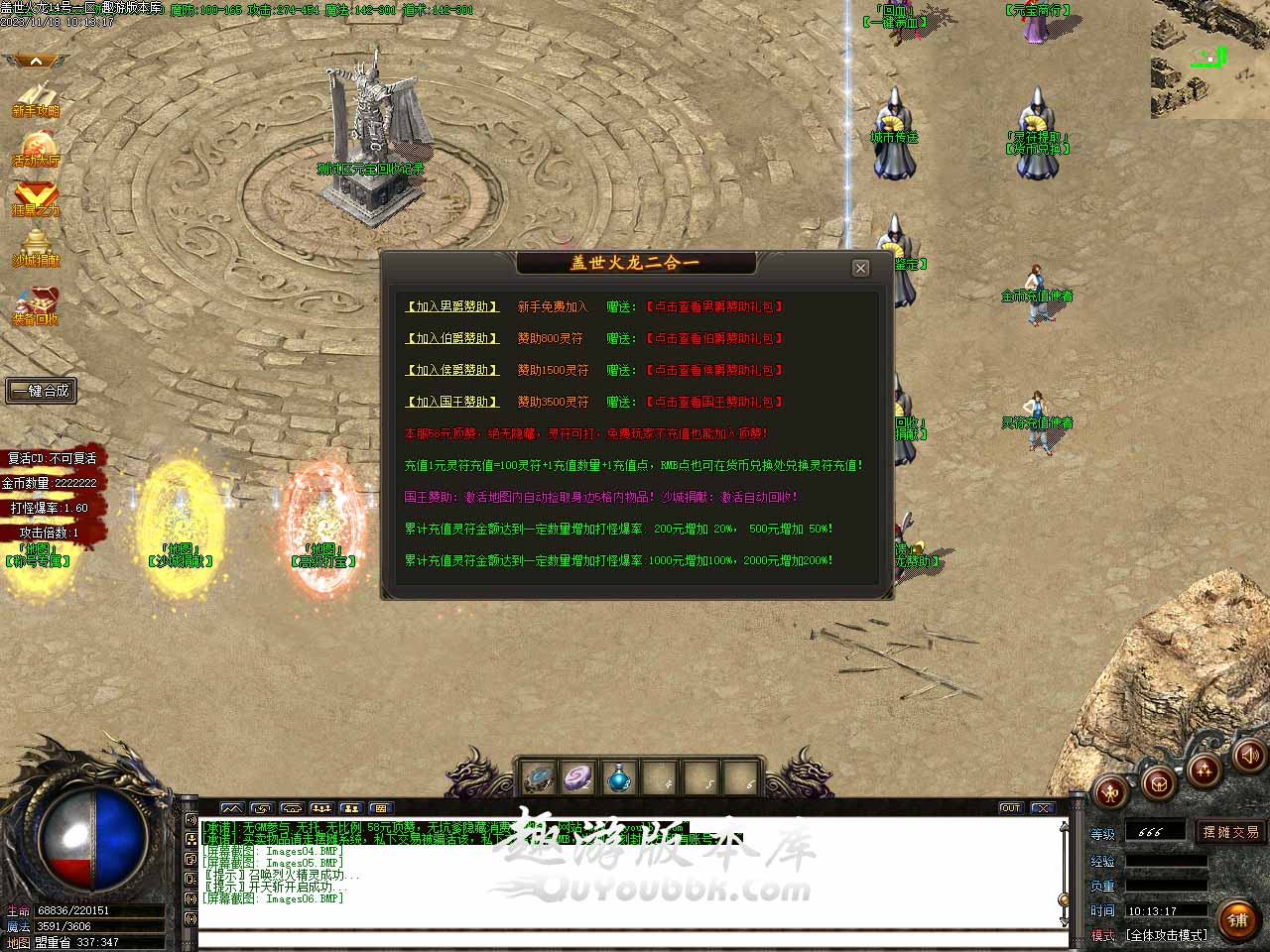Click the 一键合成 button
This screenshot has width=1270, height=952.
click(41, 391)
